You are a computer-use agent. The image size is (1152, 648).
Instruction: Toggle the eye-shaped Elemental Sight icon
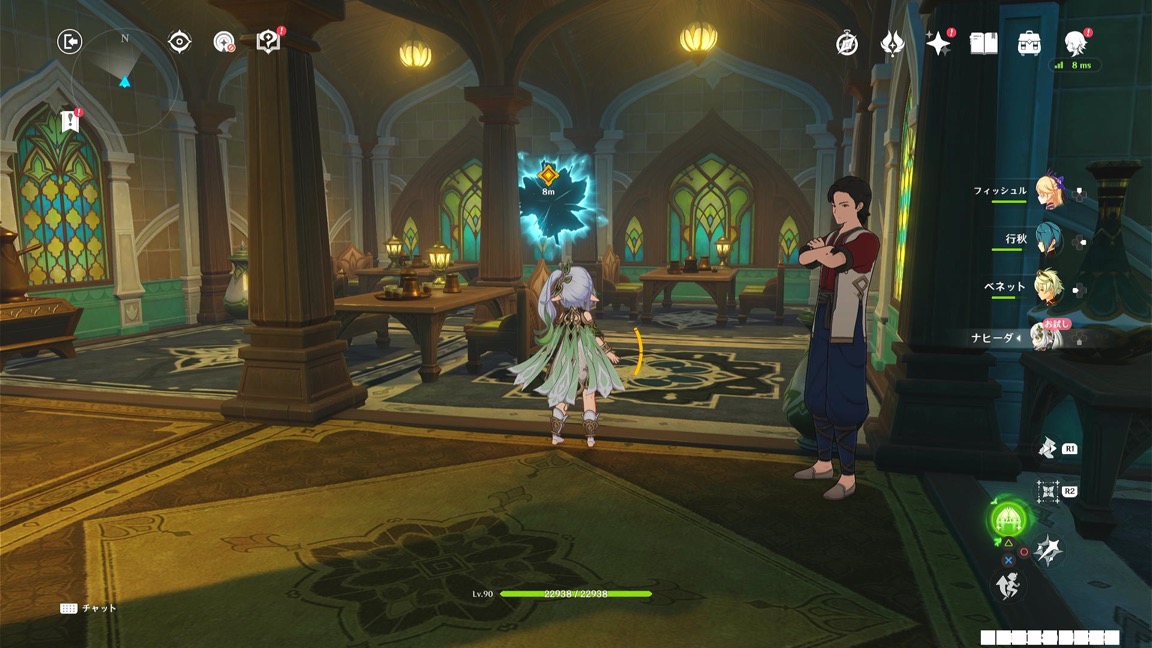[180, 41]
